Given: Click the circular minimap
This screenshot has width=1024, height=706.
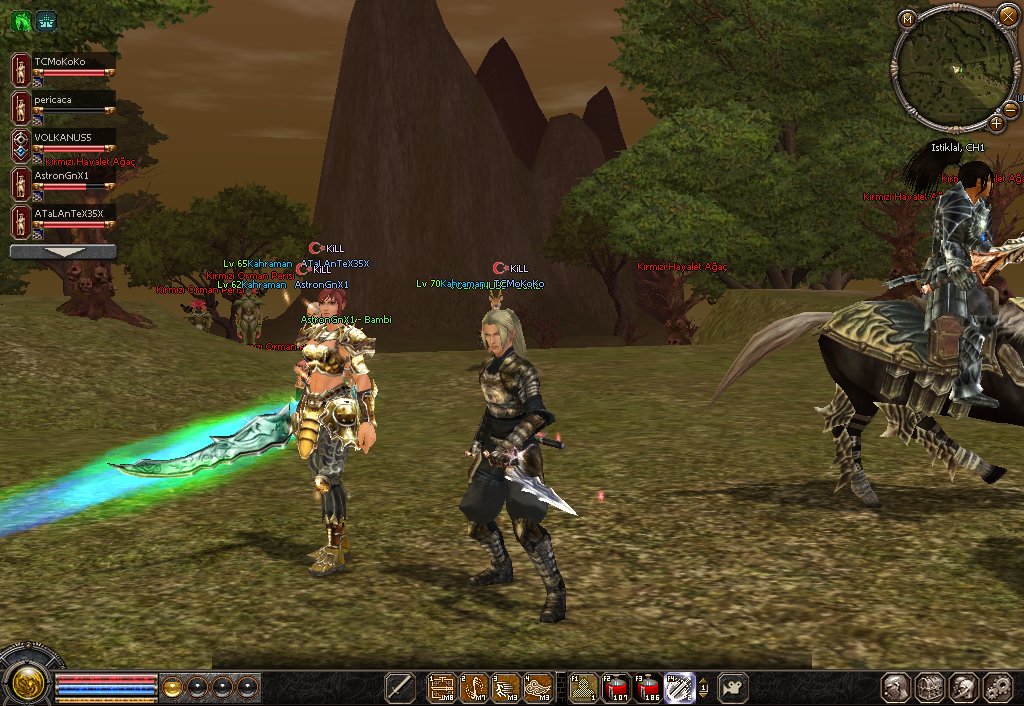Looking at the screenshot, I should point(956,71).
